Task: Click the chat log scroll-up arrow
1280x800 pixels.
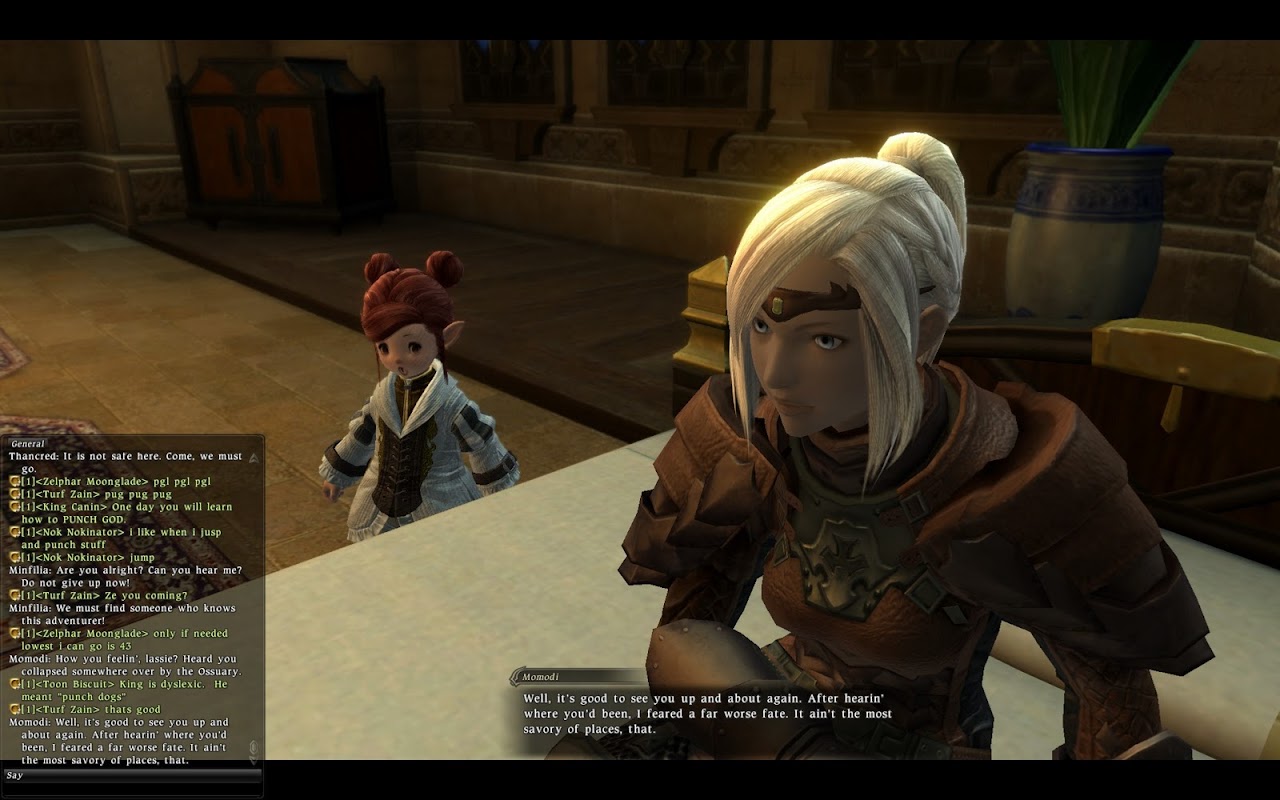Action: (x=253, y=458)
